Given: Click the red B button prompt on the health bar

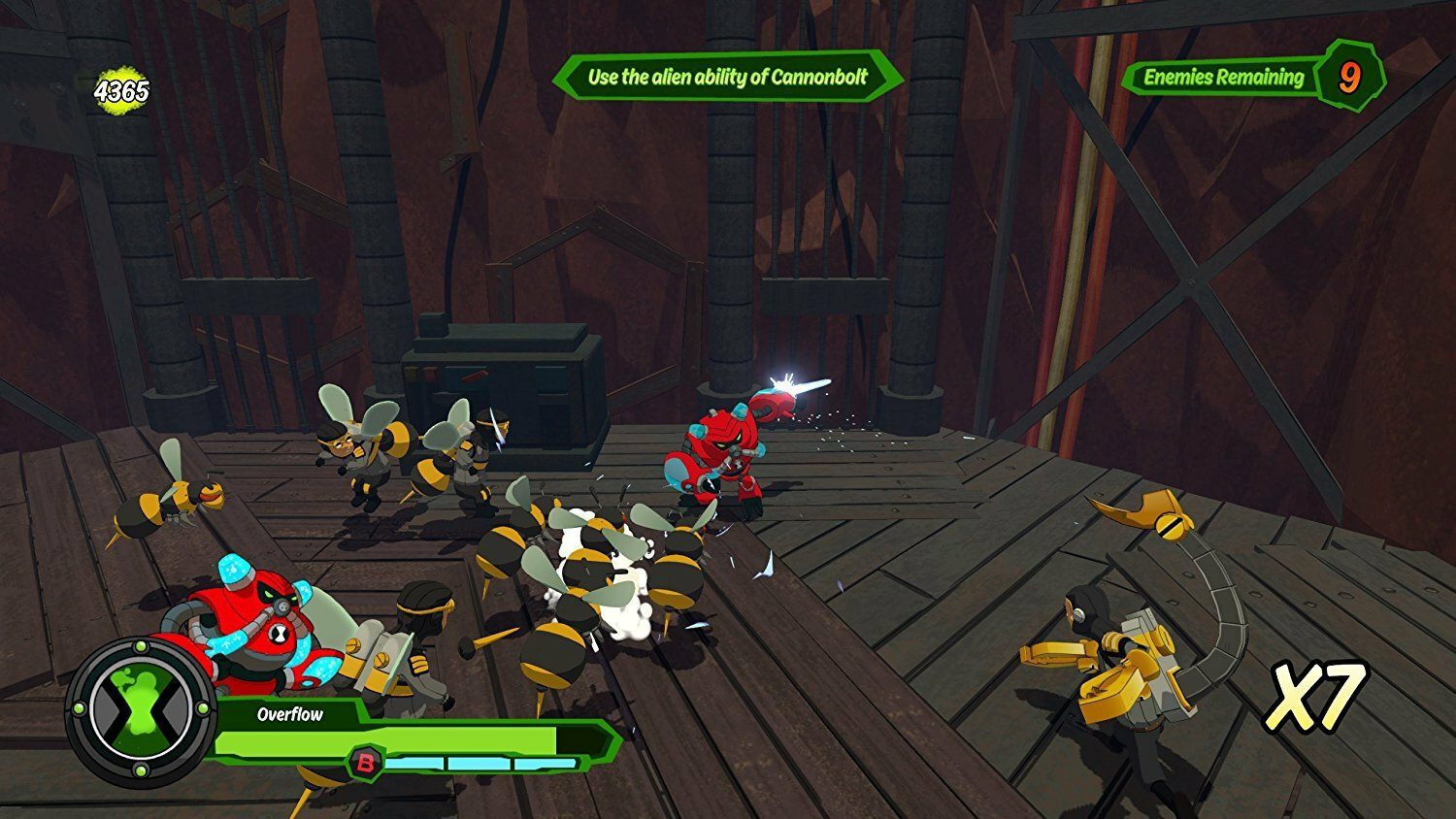Looking at the screenshot, I should (x=367, y=765).
